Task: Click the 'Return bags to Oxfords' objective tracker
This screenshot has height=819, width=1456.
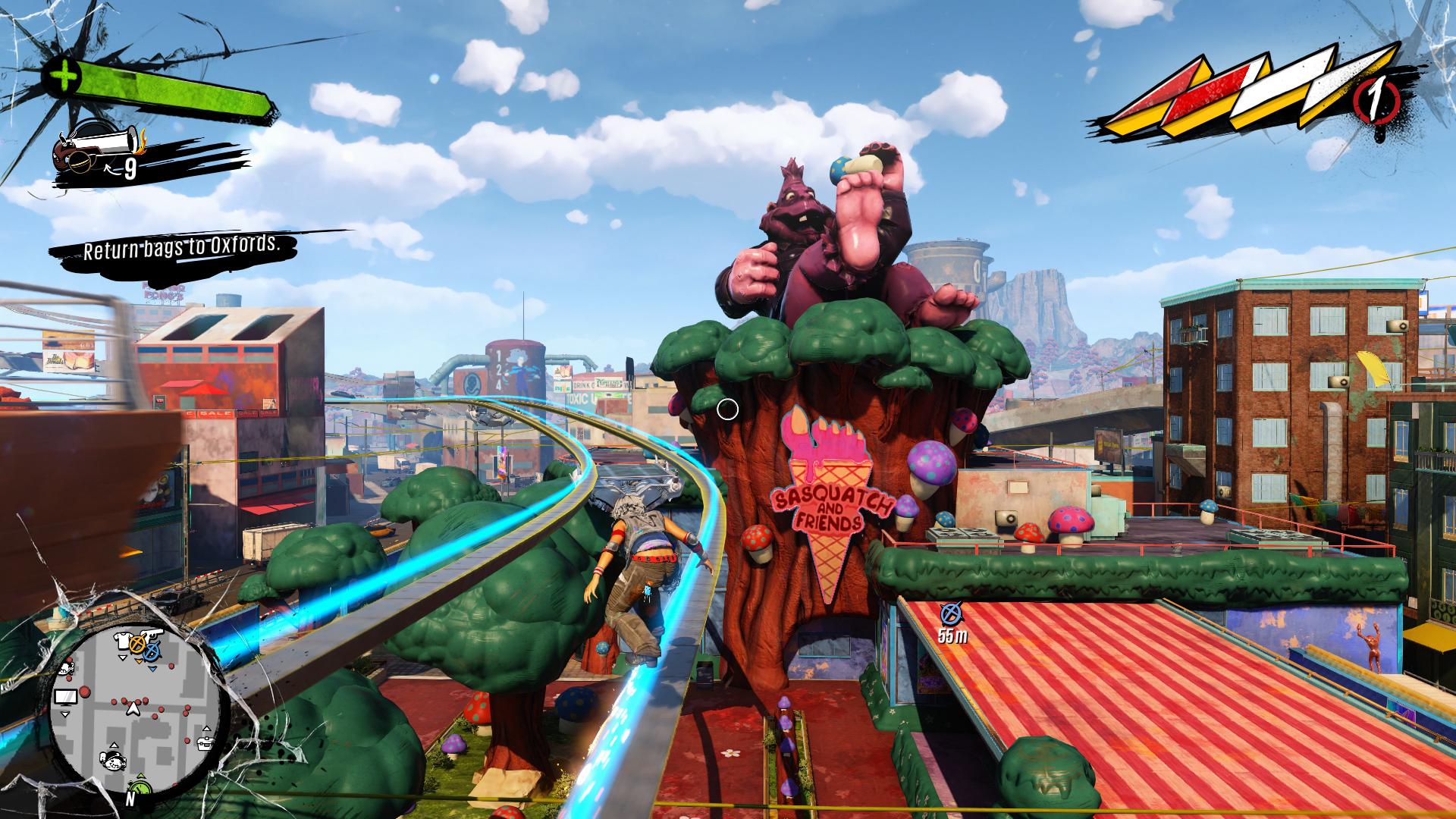Action: [177, 247]
